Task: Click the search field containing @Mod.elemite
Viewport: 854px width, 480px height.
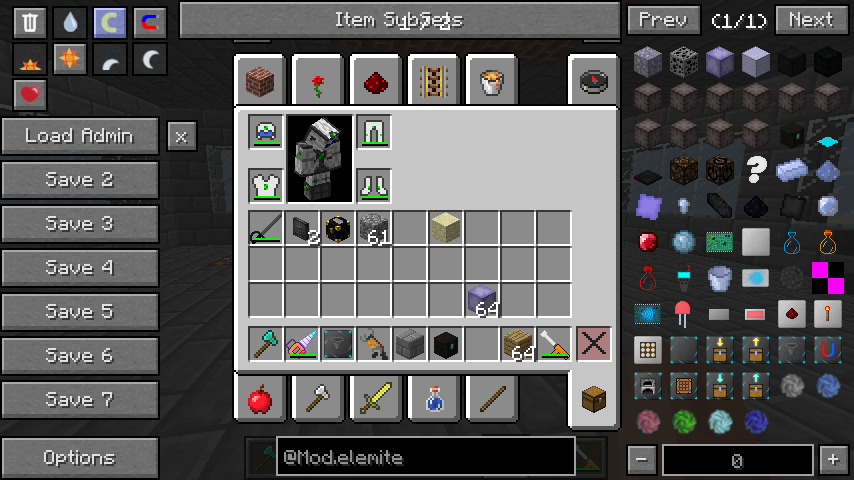Action: (410, 457)
